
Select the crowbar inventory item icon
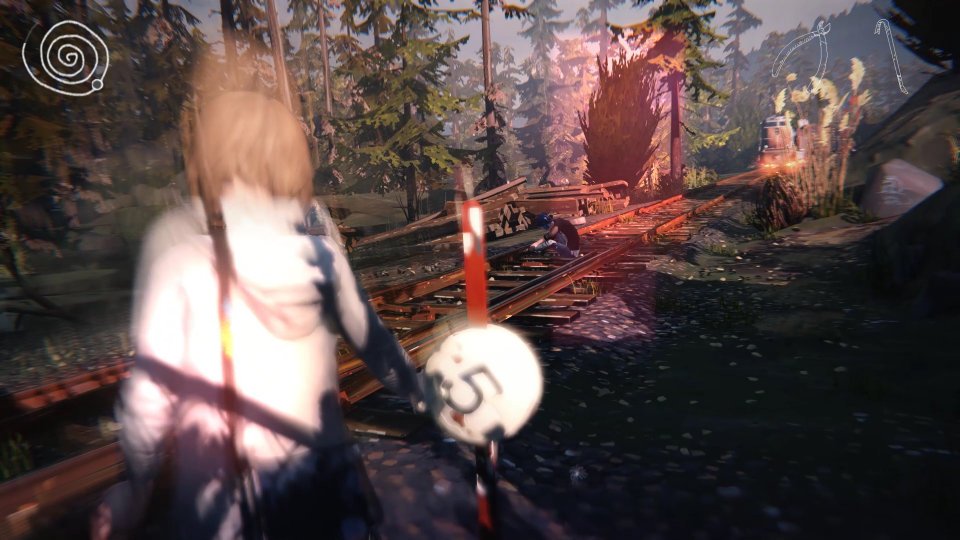coord(891,54)
